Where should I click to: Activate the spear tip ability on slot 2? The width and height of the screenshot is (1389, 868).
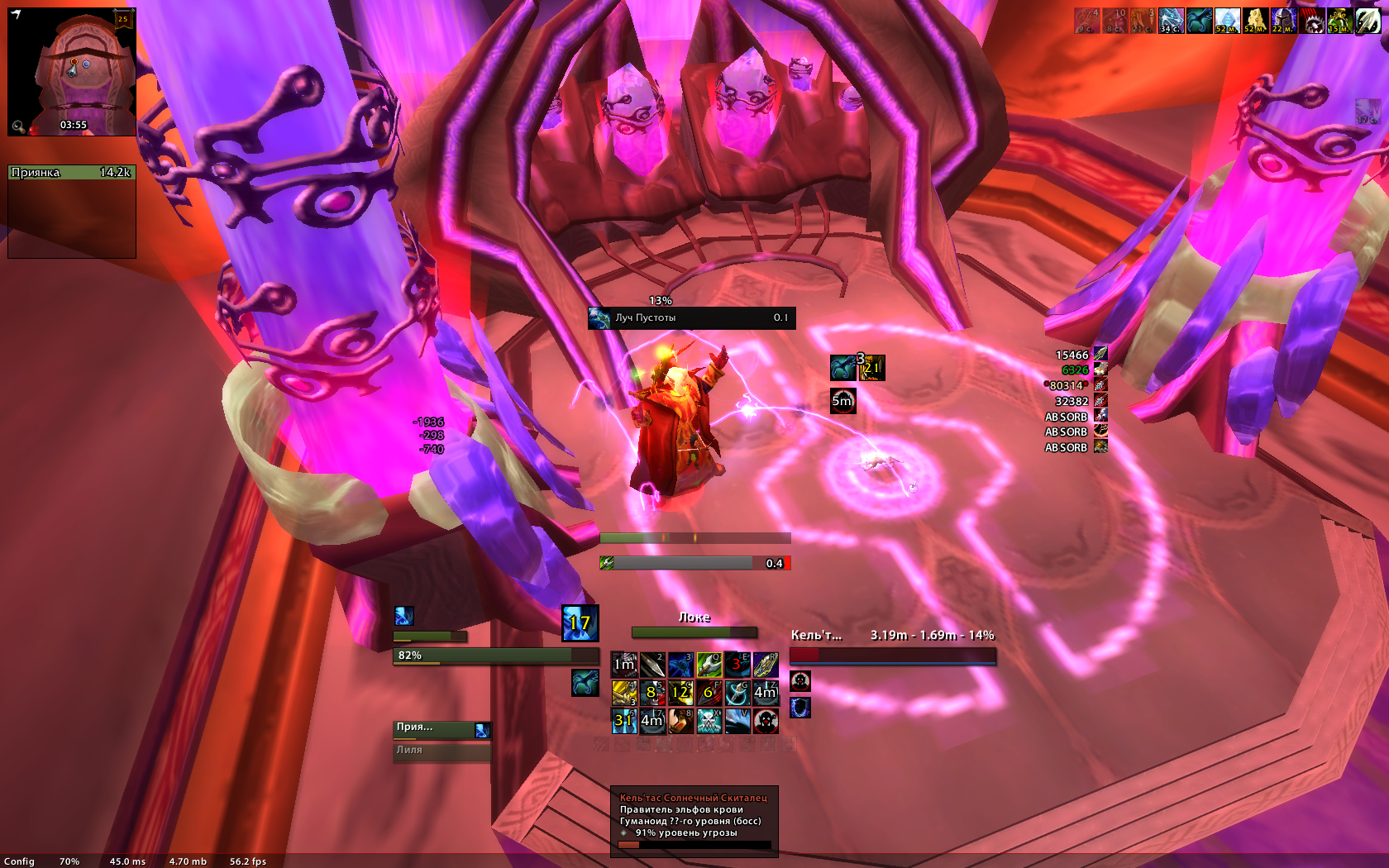click(652, 665)
